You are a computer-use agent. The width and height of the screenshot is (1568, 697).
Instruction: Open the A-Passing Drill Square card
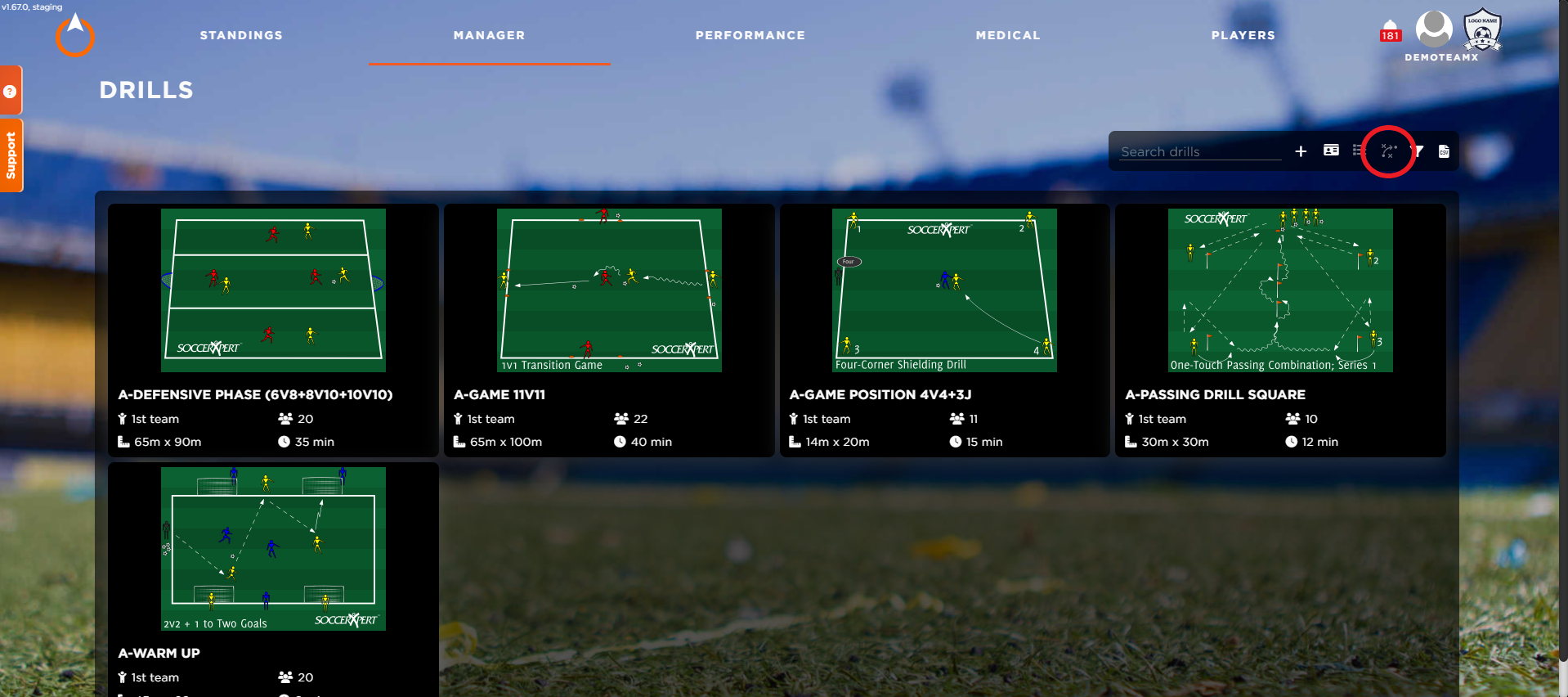pyautogui.click(x=1280, y=330)
